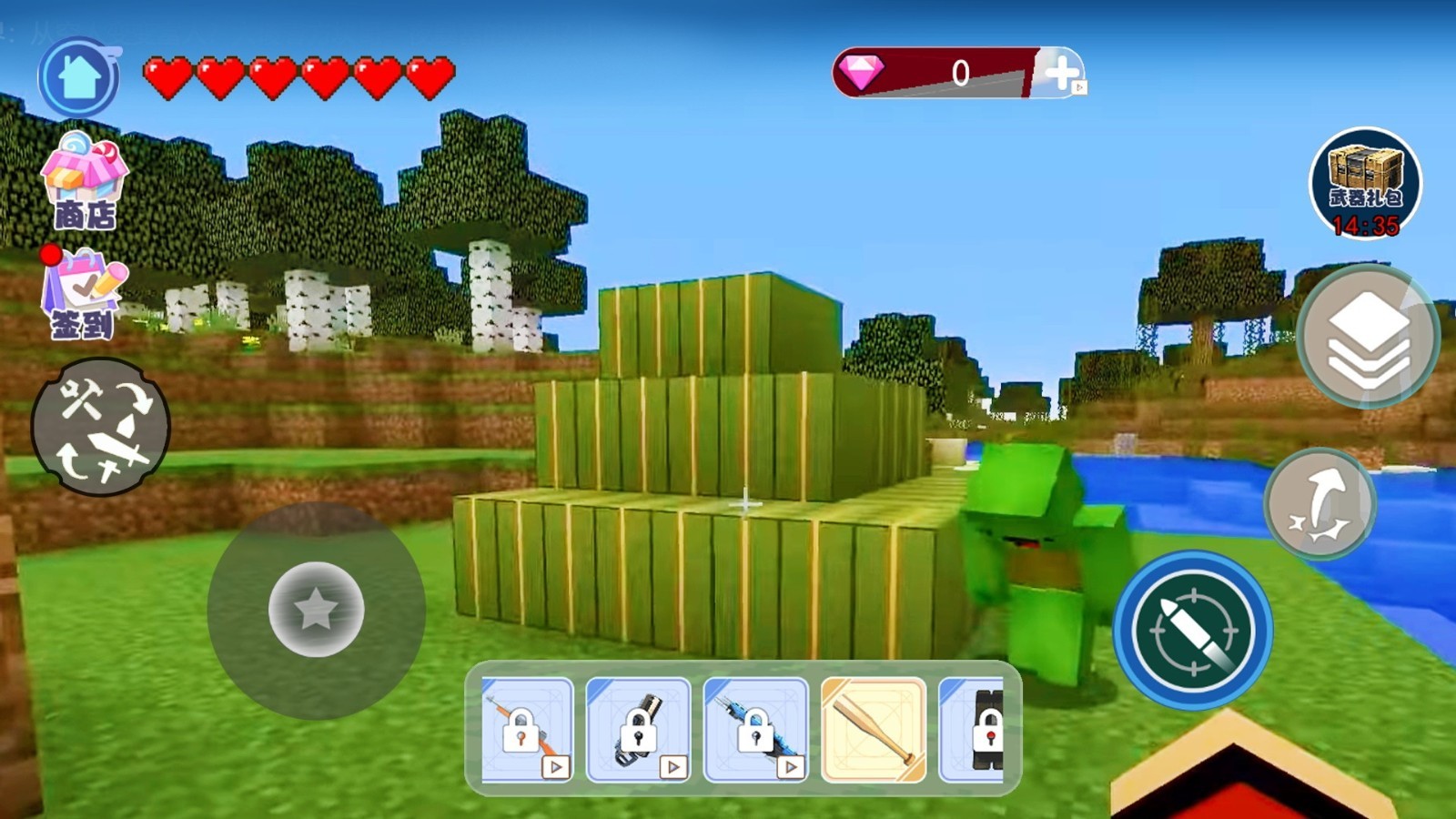This screenshot has width=1456, height=819.
Task: Unlock the locked dark launcher slot
Action: coord(639,730)
